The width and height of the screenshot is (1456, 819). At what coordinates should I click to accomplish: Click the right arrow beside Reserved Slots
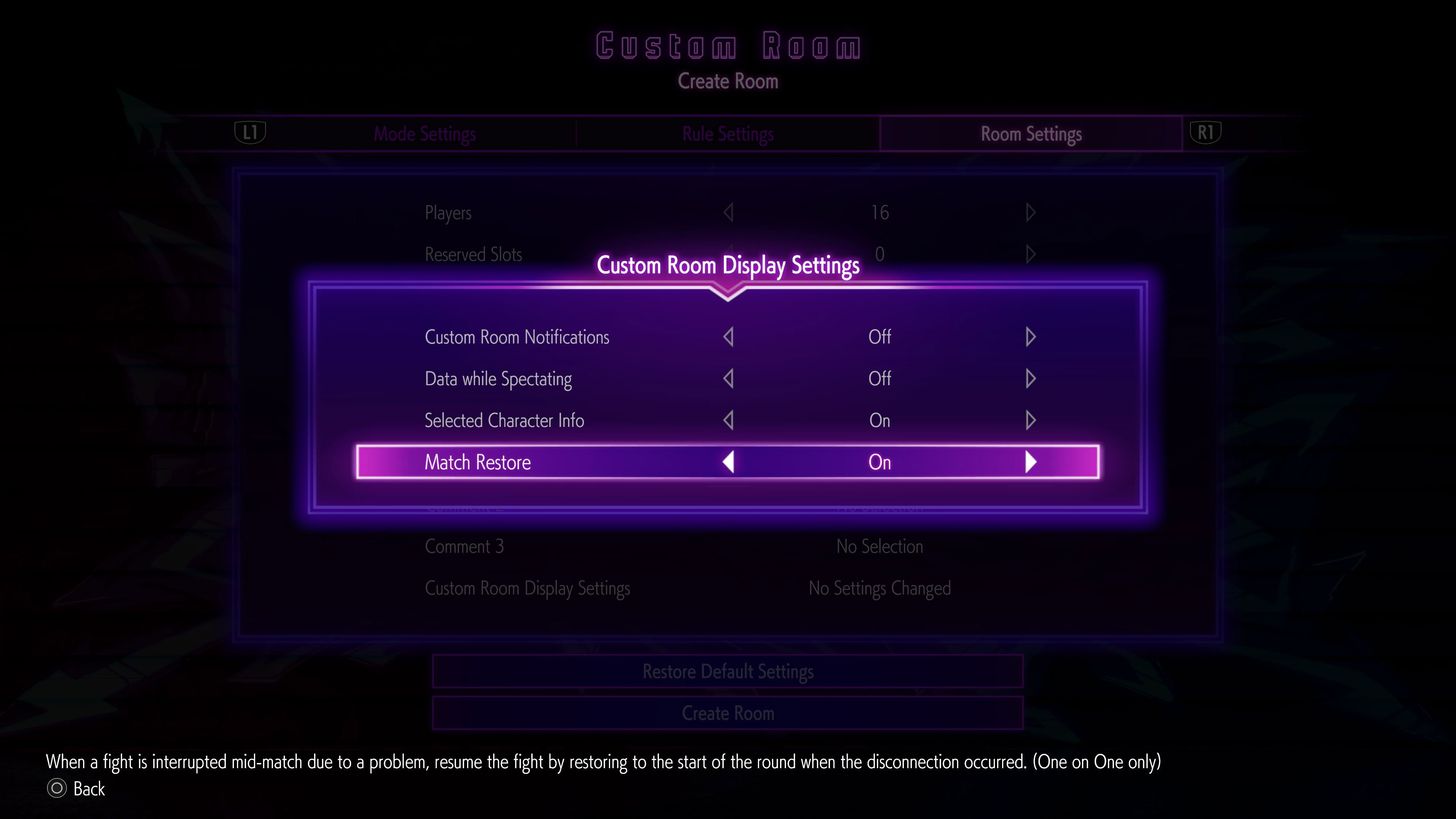(x=1031, y=254)
